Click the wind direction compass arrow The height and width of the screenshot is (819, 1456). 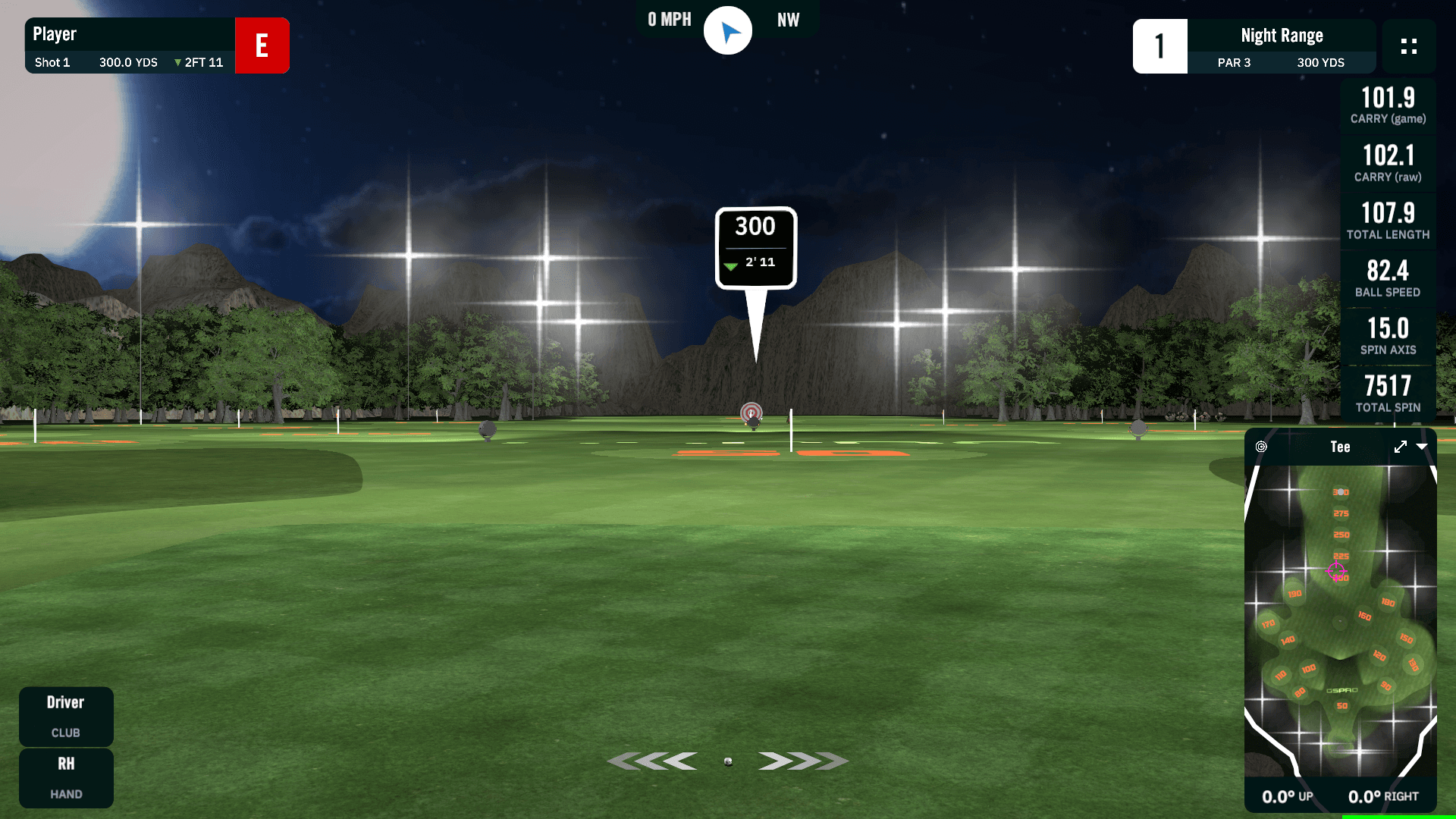[x=727, y=30]
